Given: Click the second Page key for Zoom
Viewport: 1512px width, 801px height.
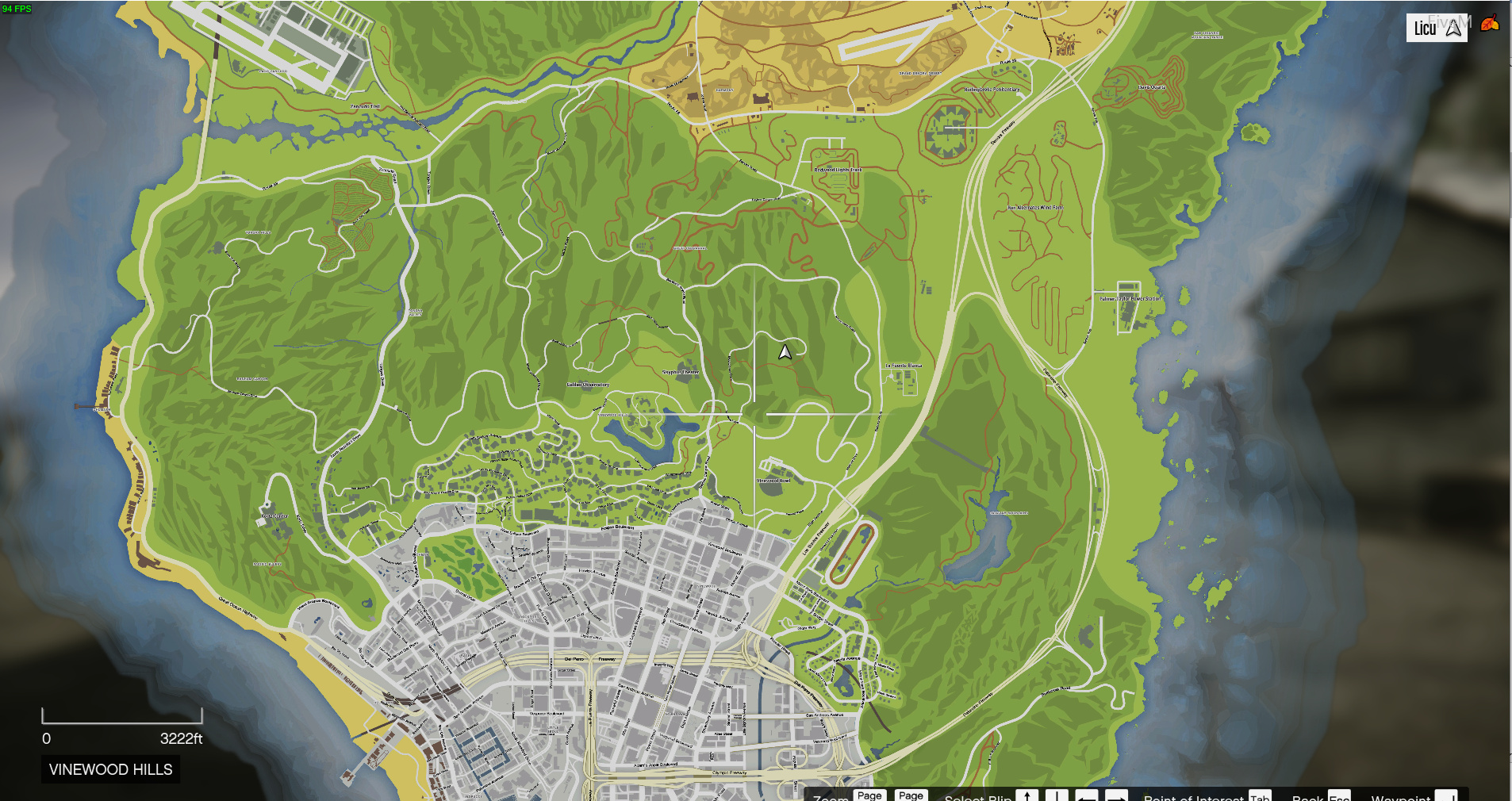Looking at the screenshot, I should (x=911, y=795).
